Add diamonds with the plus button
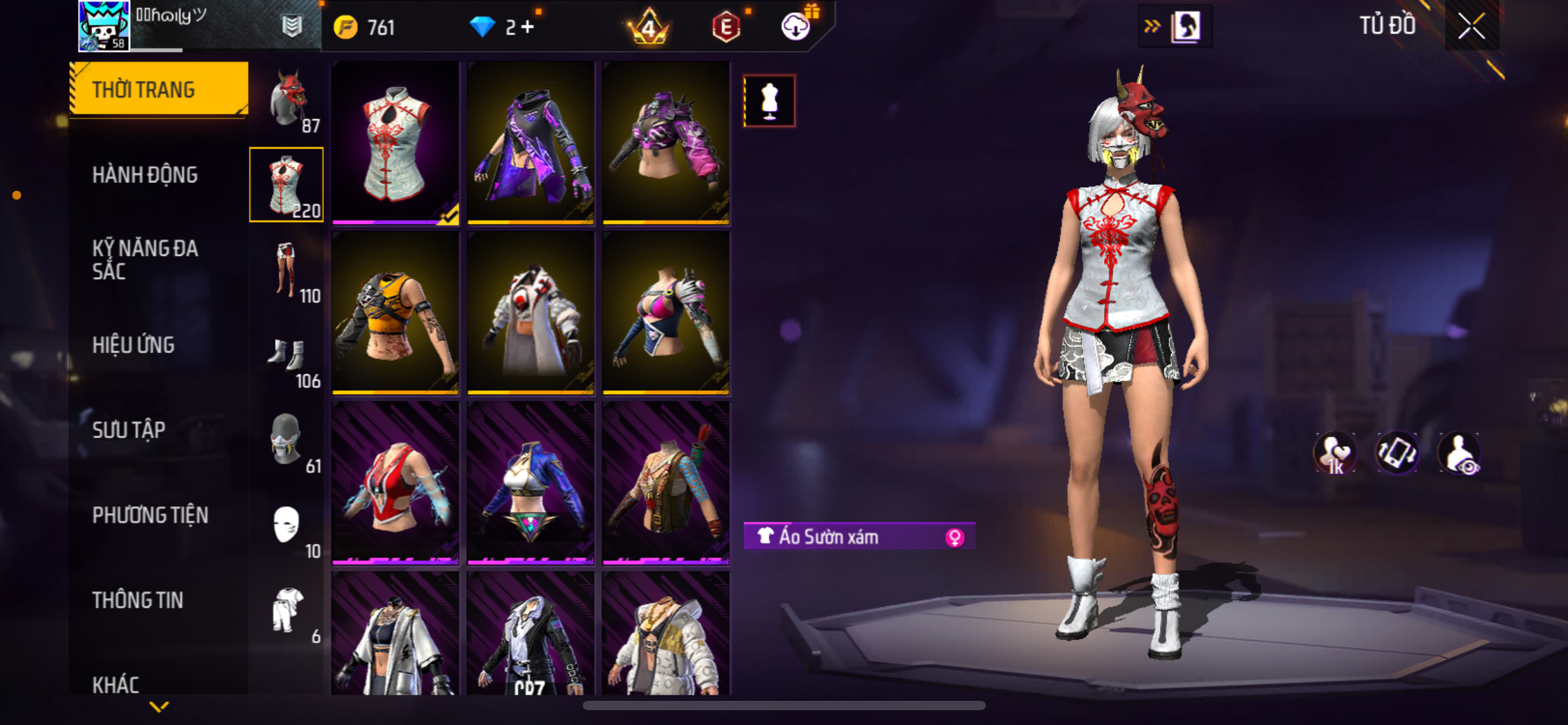The image size is (1568, 725). (528, 27)
